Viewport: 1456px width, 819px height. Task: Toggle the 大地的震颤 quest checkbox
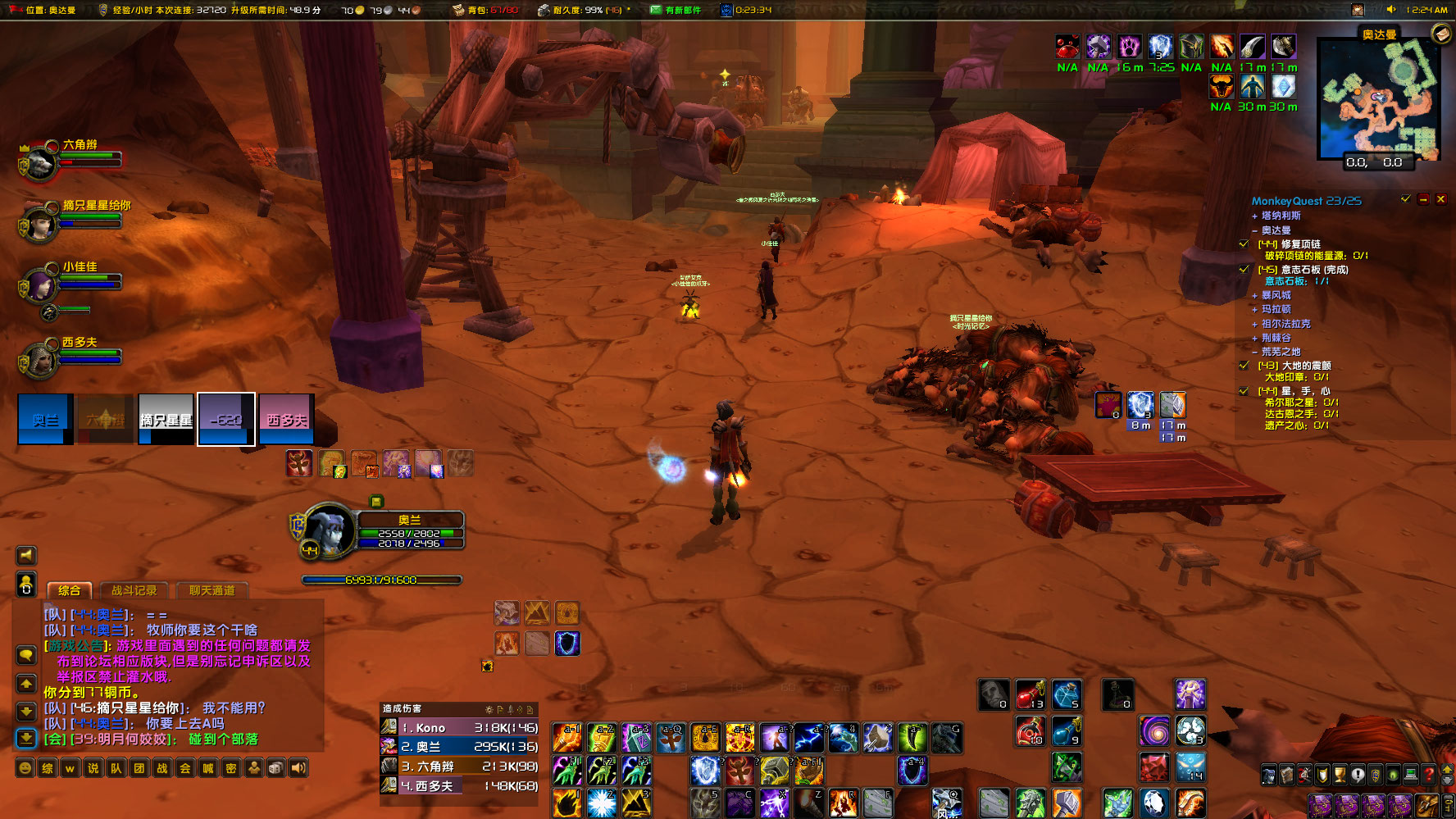pyautogui.click(x=1244, y=366)
